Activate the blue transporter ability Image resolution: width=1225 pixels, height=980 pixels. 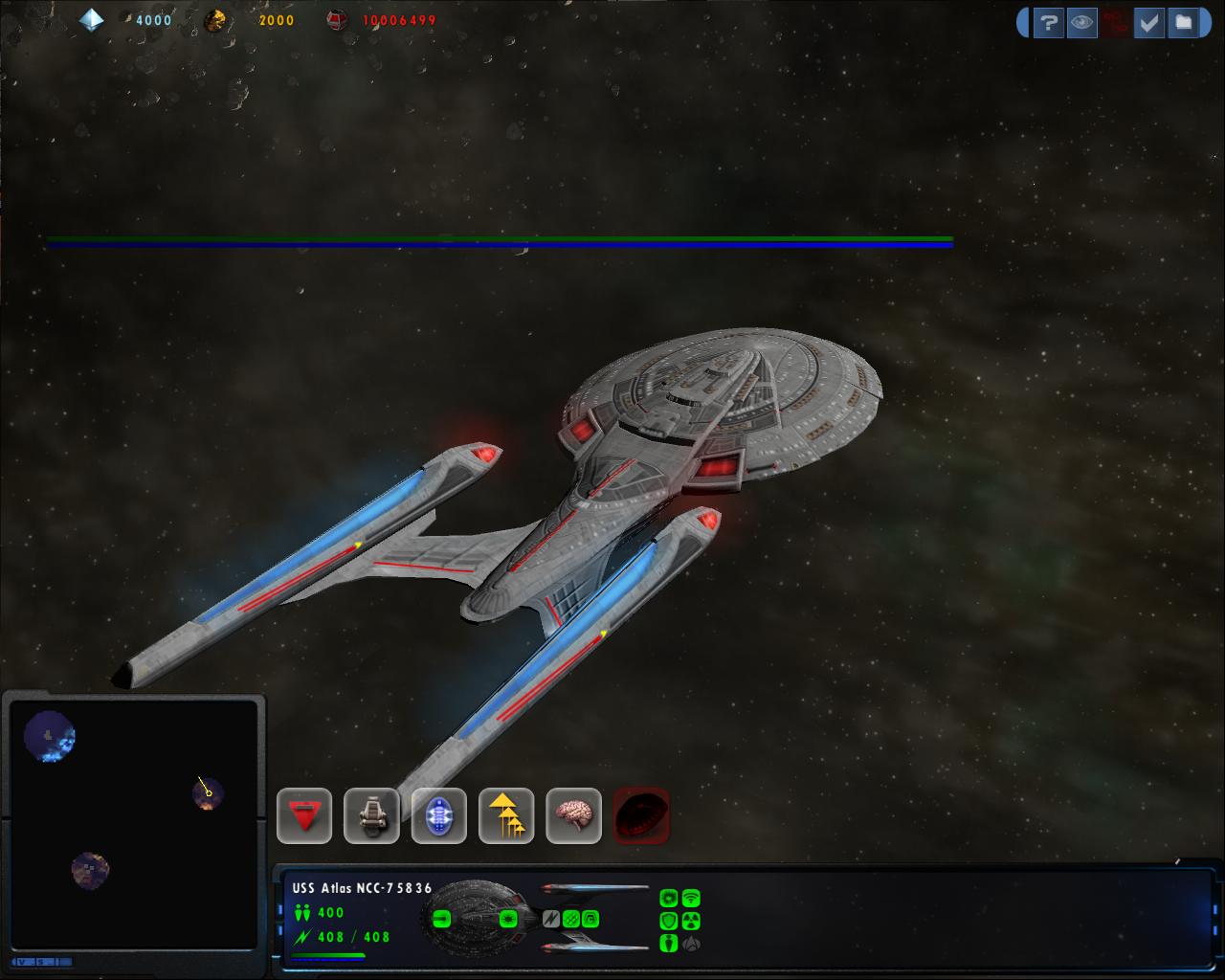coord(439,816)
